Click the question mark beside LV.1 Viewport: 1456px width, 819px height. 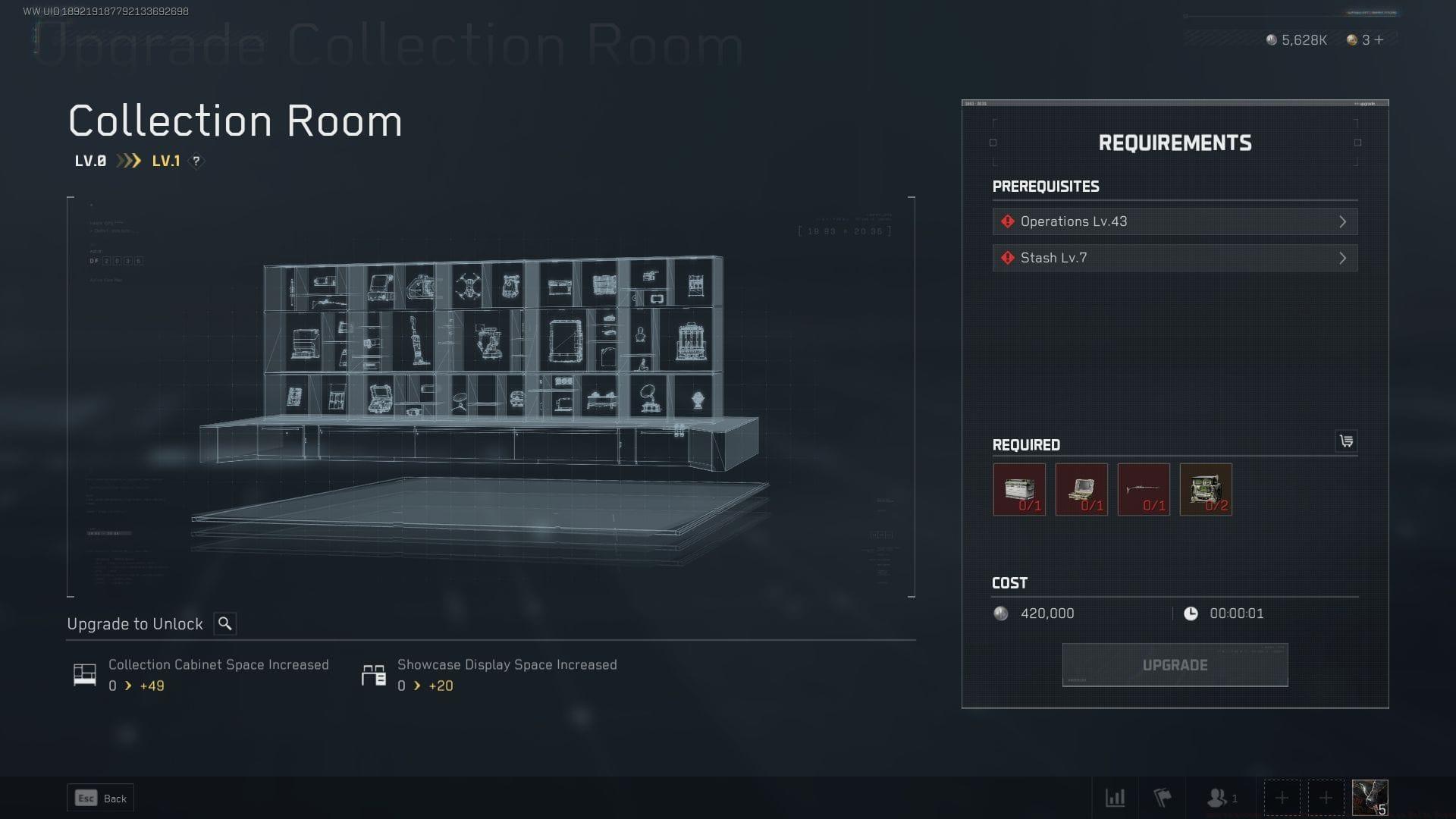pyautogui.click(x=196, y=161)
